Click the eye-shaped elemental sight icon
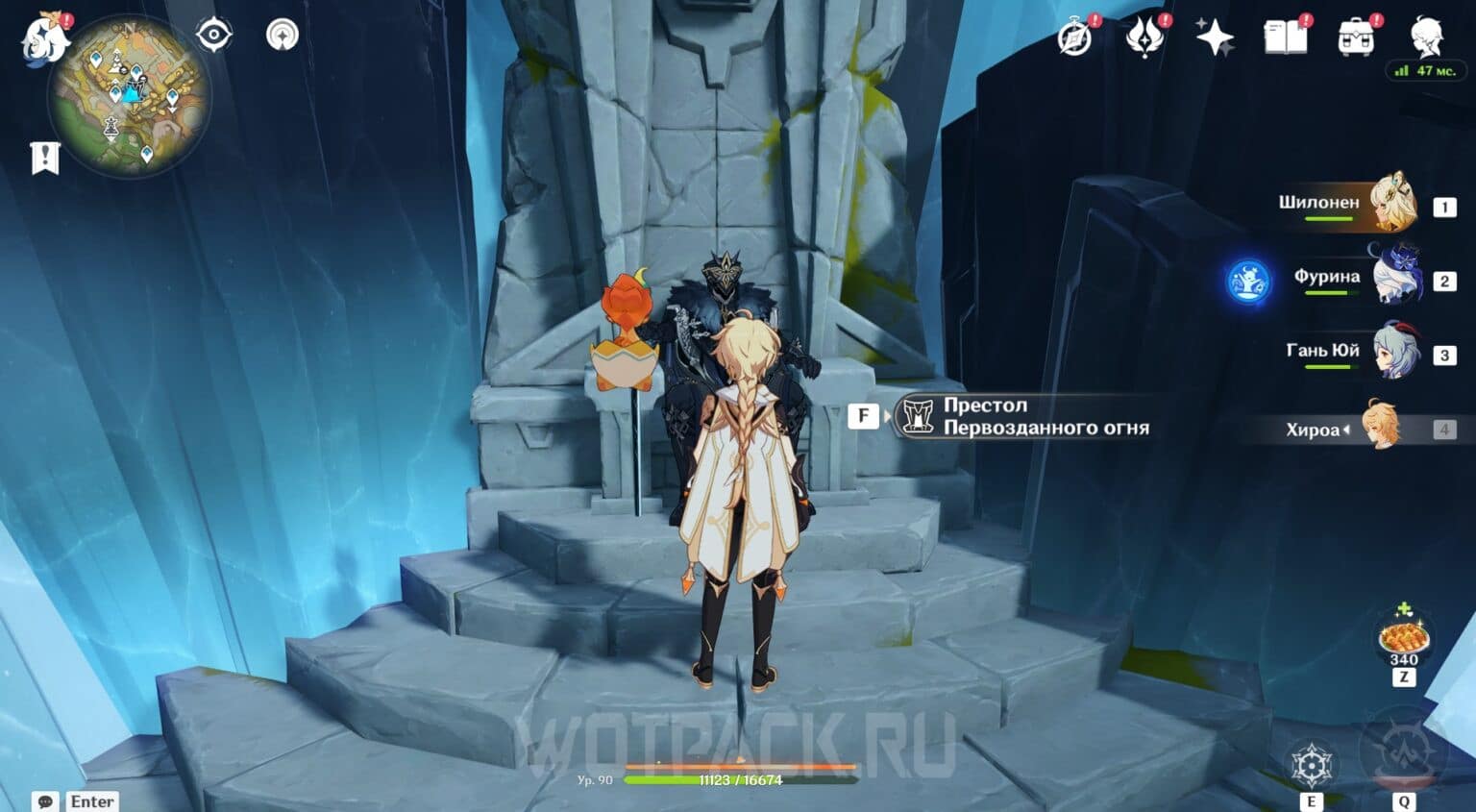The height and width of the screenshot is (812, 1476). click(x=213, y=36)
